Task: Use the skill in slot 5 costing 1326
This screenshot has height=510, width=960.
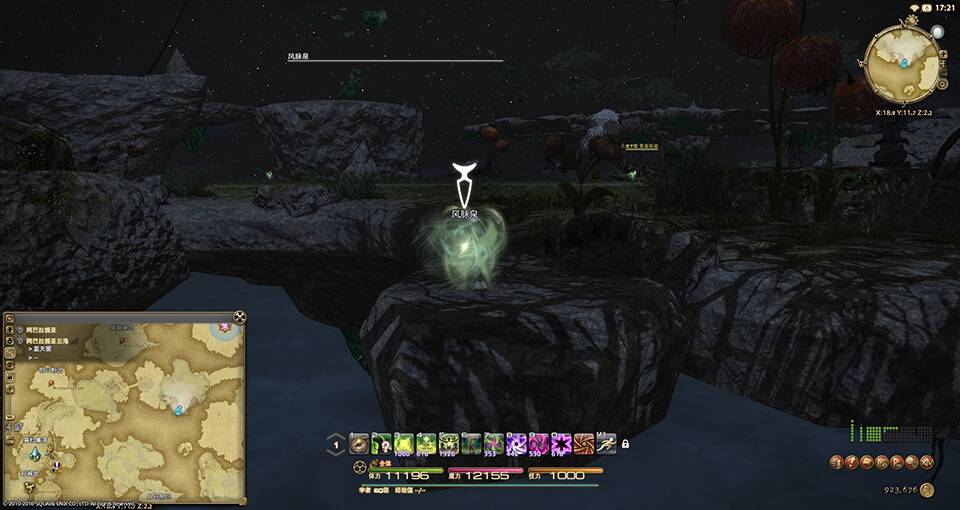Action: tap(449, 444)
